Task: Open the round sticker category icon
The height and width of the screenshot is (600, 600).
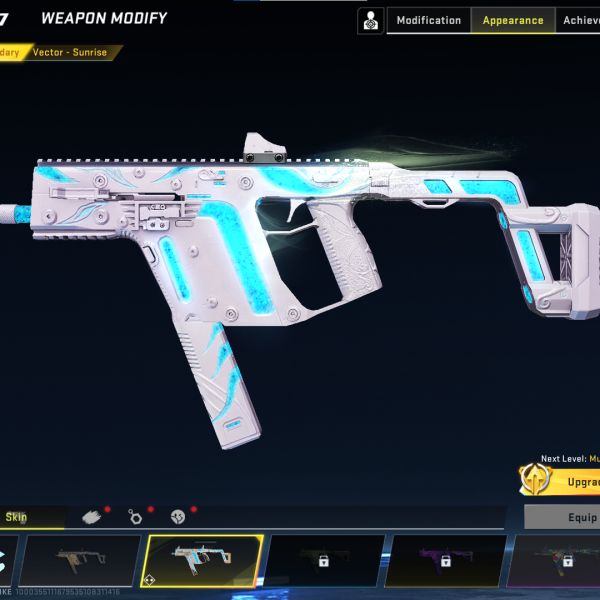Action: point(178,517)
